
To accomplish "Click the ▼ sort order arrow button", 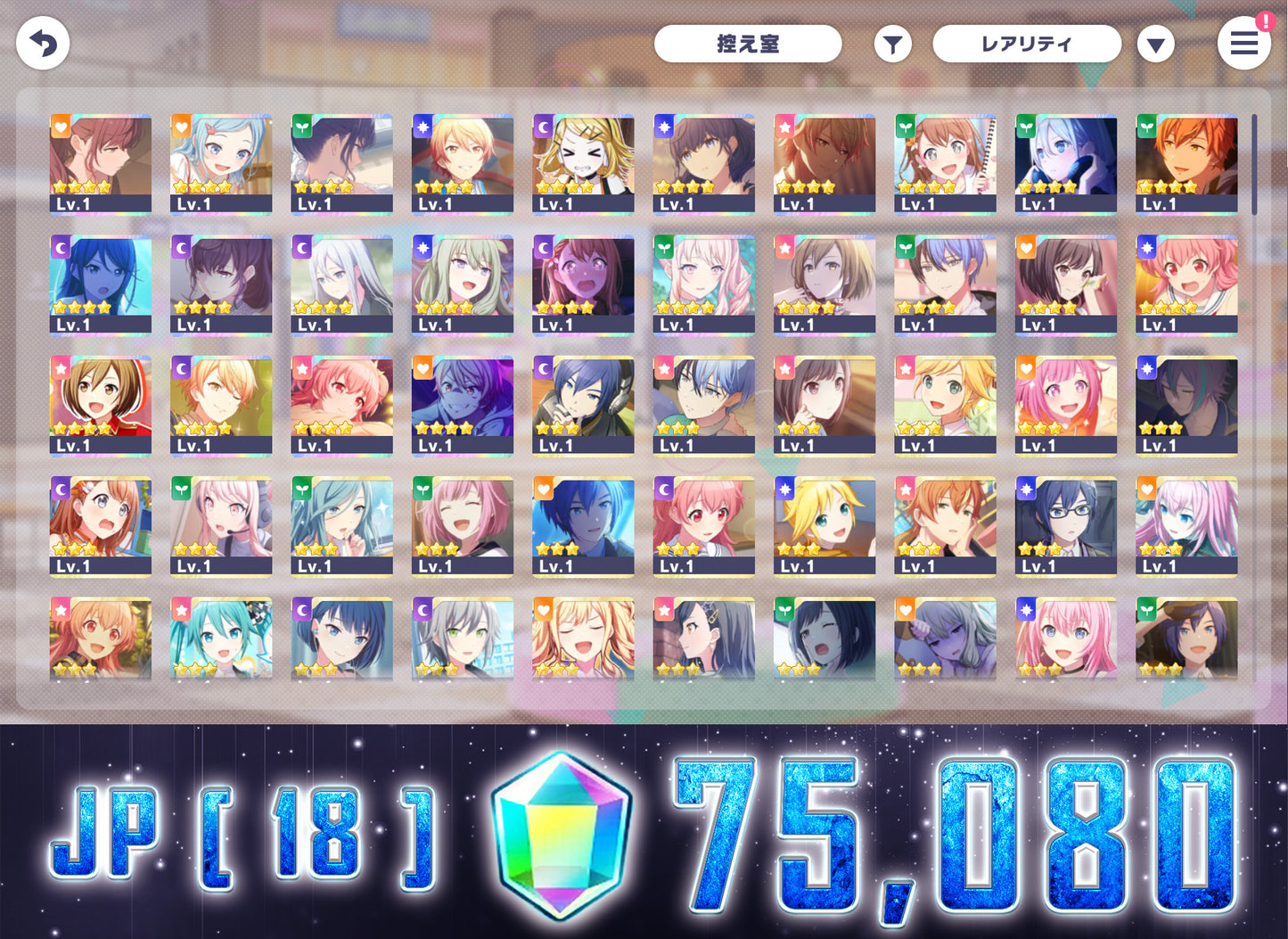I will click(1156, 43).
